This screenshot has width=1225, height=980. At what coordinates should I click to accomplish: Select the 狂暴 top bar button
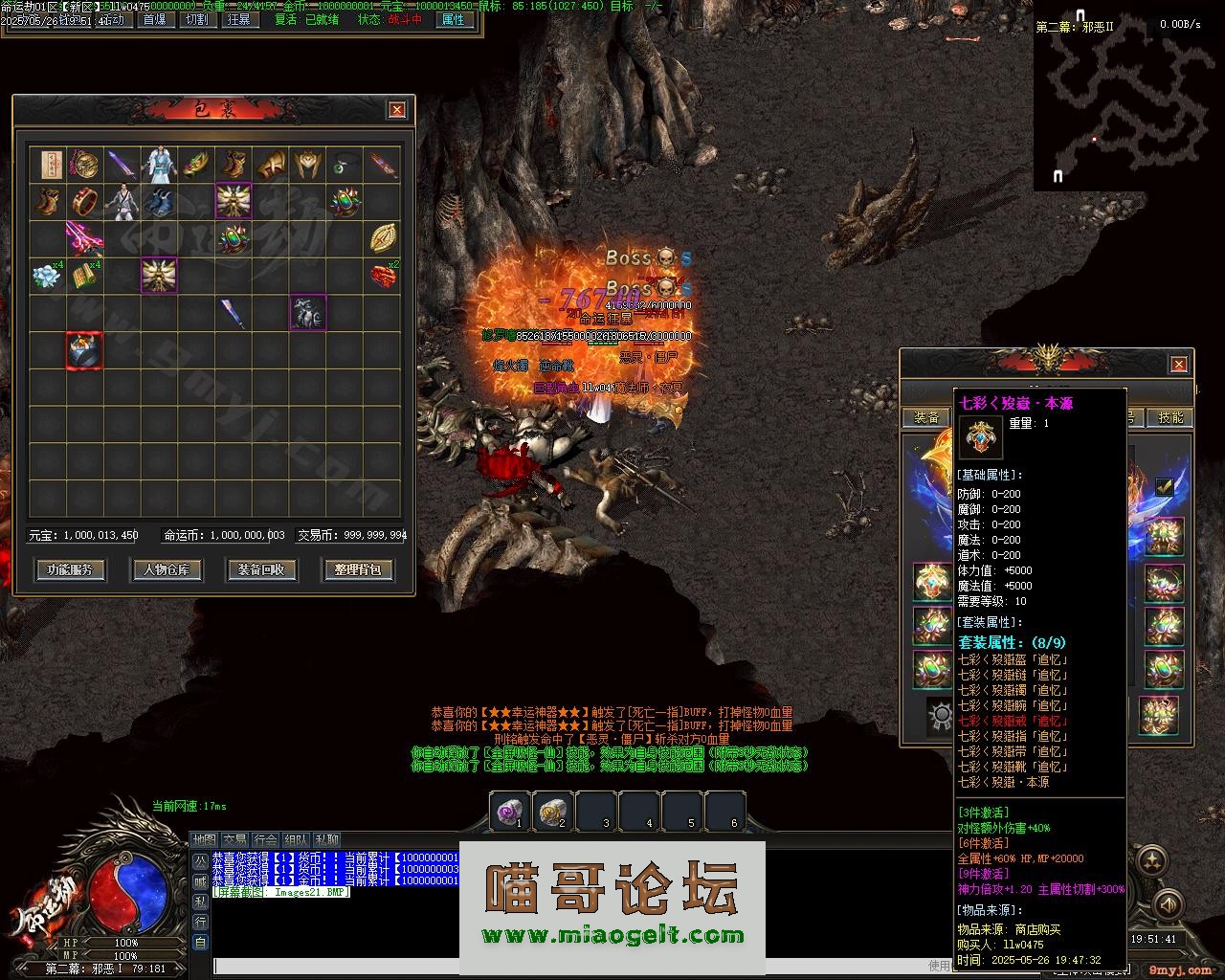tap(238, 19)
